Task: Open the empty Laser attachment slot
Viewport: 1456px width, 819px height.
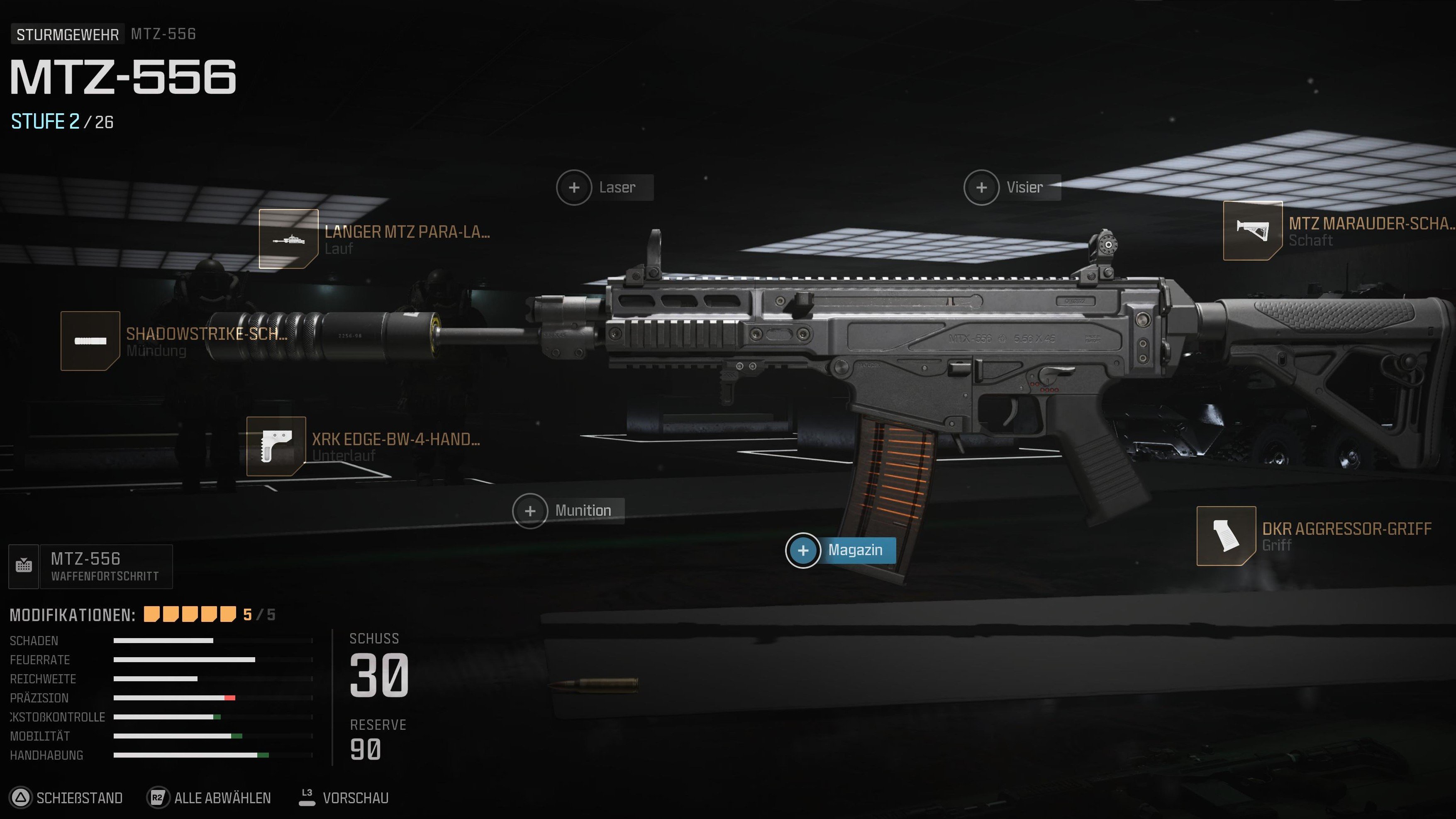Action: (575, 187)
